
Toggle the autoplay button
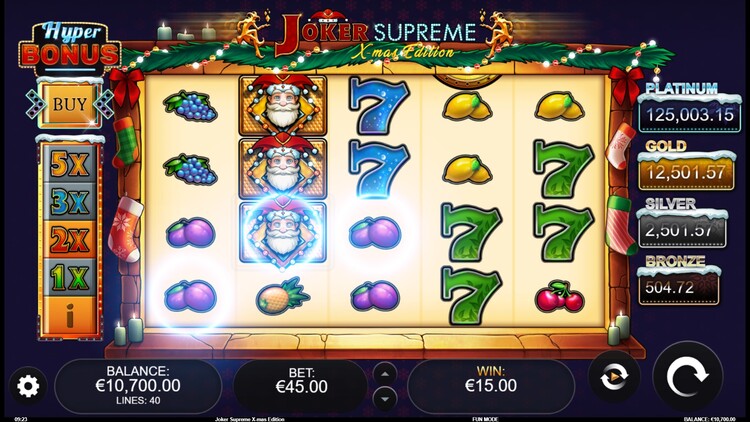613,378
